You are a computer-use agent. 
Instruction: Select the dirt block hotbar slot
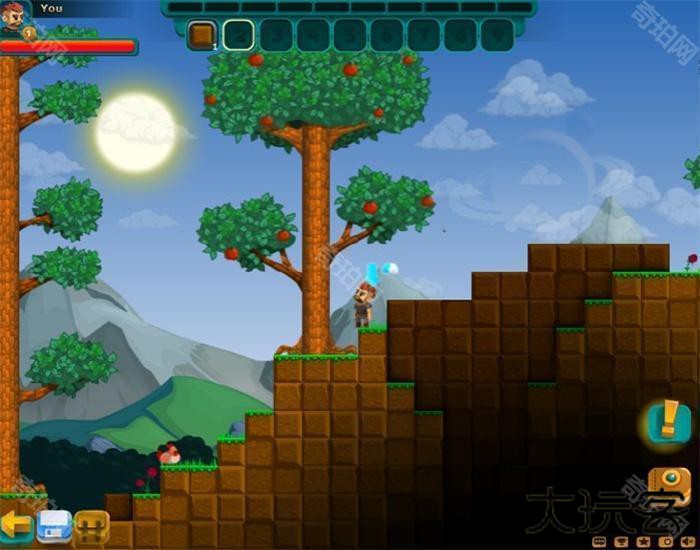coord(202,35)
